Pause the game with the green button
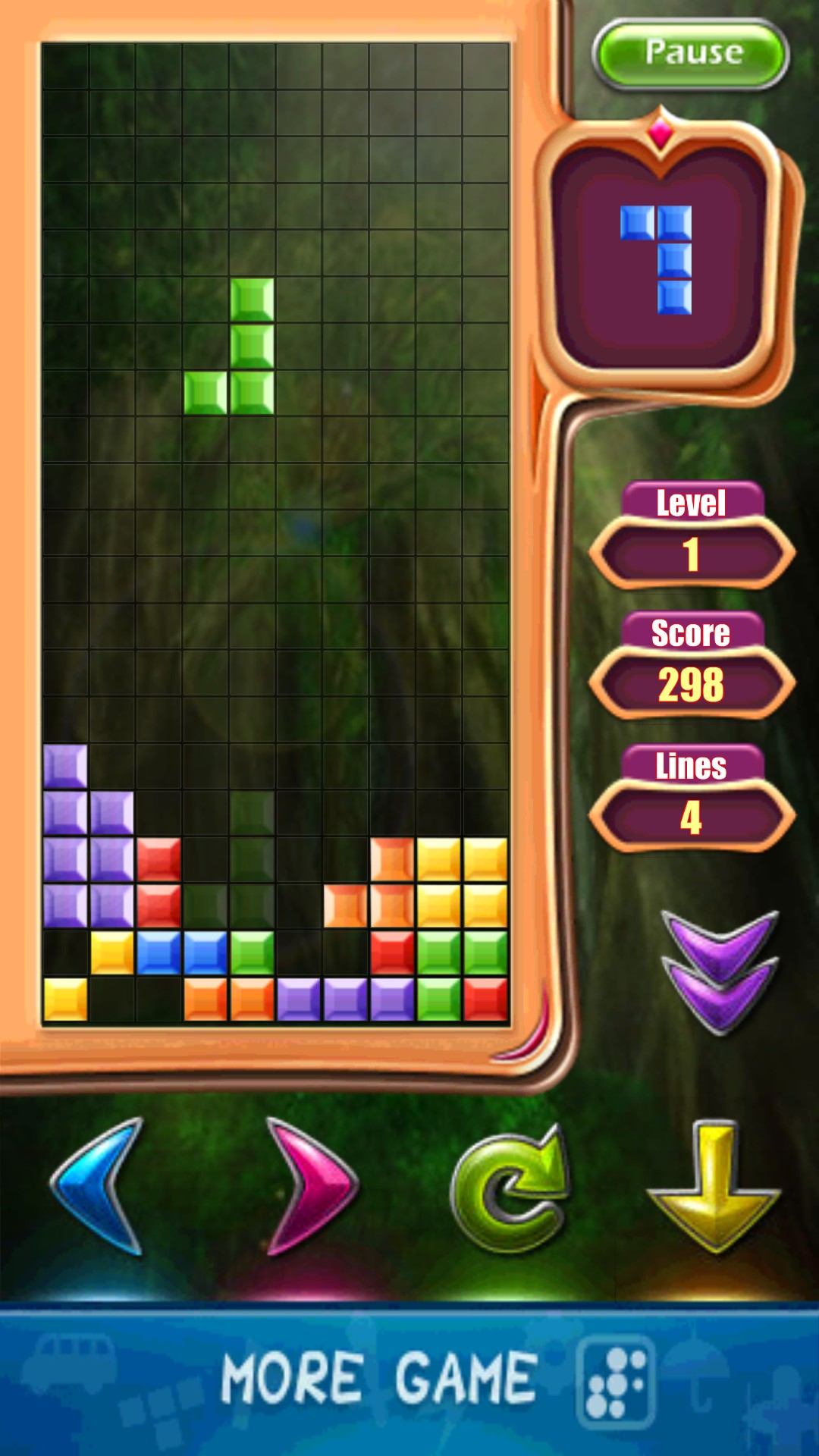Screen dimensions: 819x1456 pos(691,53)
